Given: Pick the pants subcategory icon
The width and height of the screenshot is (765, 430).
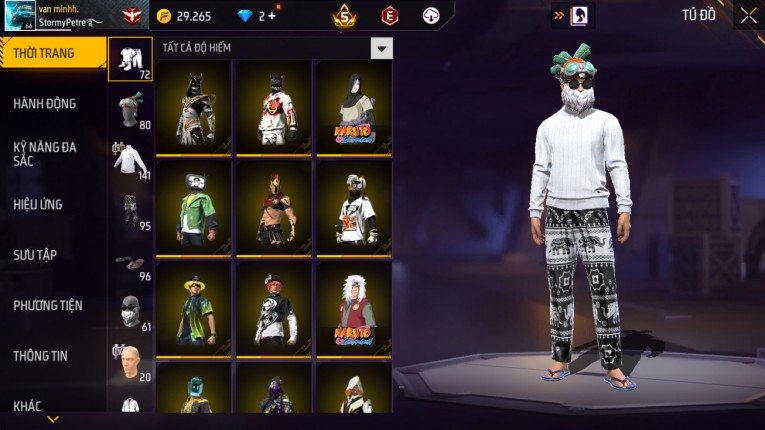Looking at the screenshot, I should 130,211.
